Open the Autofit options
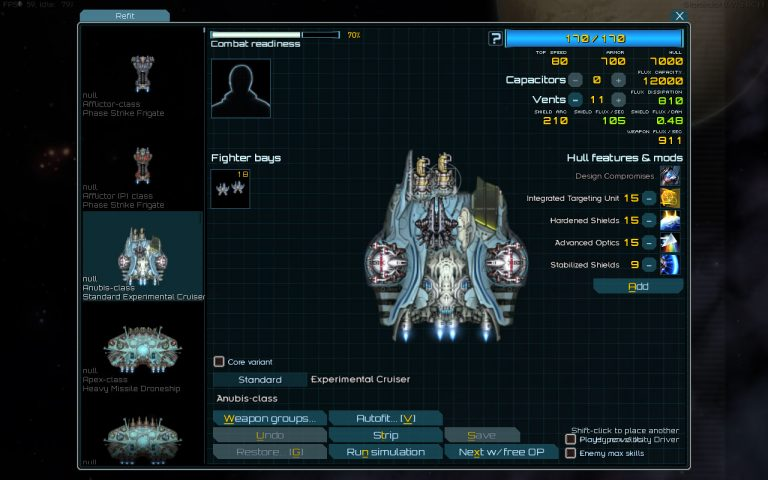 point(385,418)
